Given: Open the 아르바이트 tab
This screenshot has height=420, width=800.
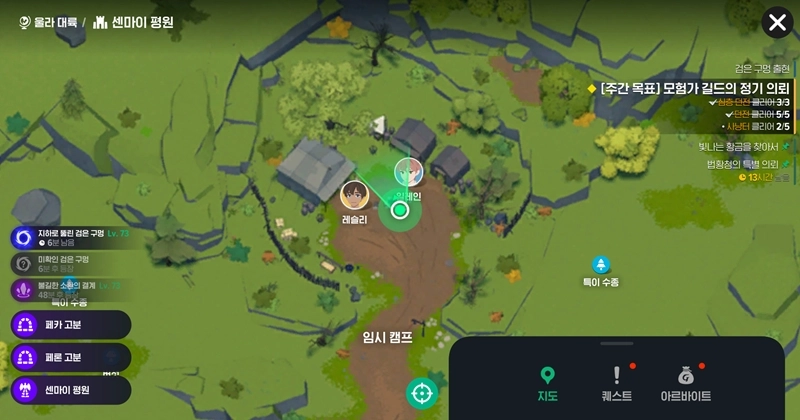Looking at the screenshot, I should pos(686,385).
